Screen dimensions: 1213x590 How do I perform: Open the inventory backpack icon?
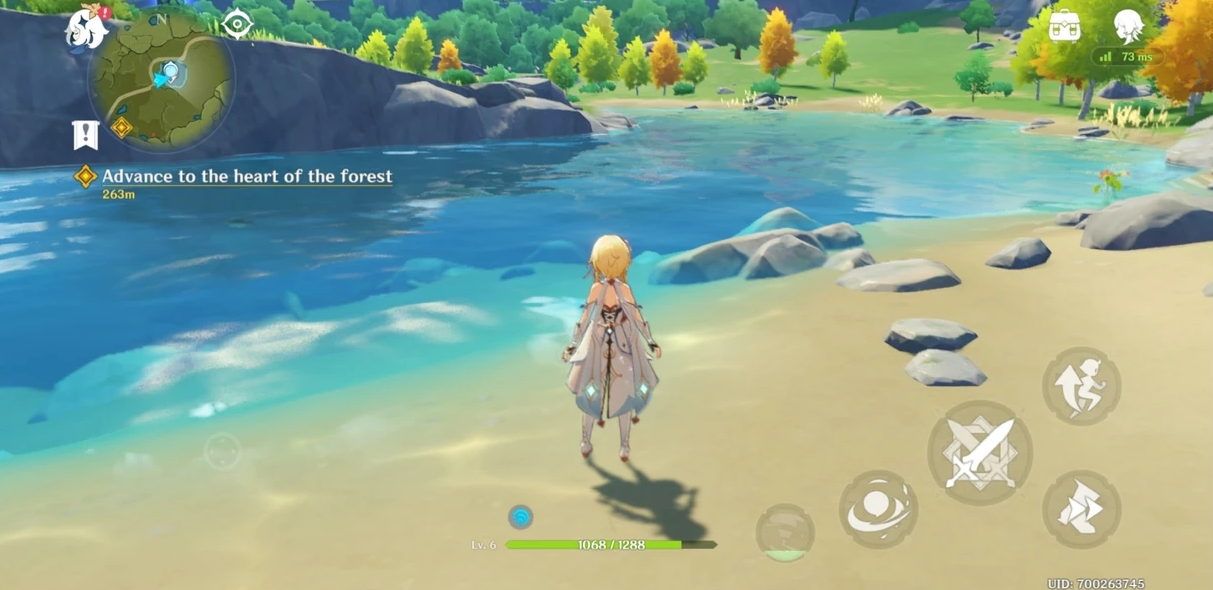[1064, 26]
